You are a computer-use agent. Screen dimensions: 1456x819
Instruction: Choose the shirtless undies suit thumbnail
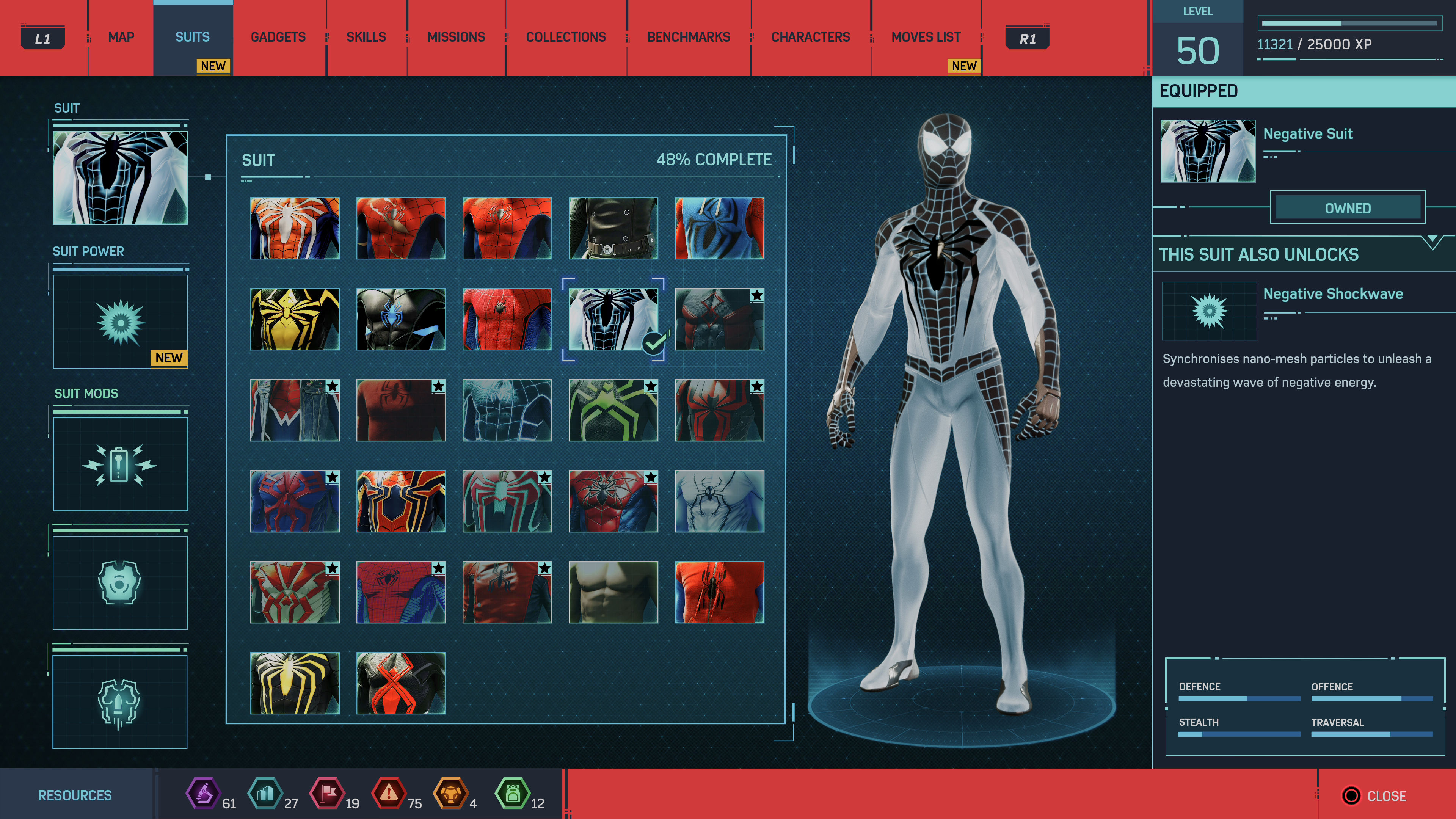[613, 592]
